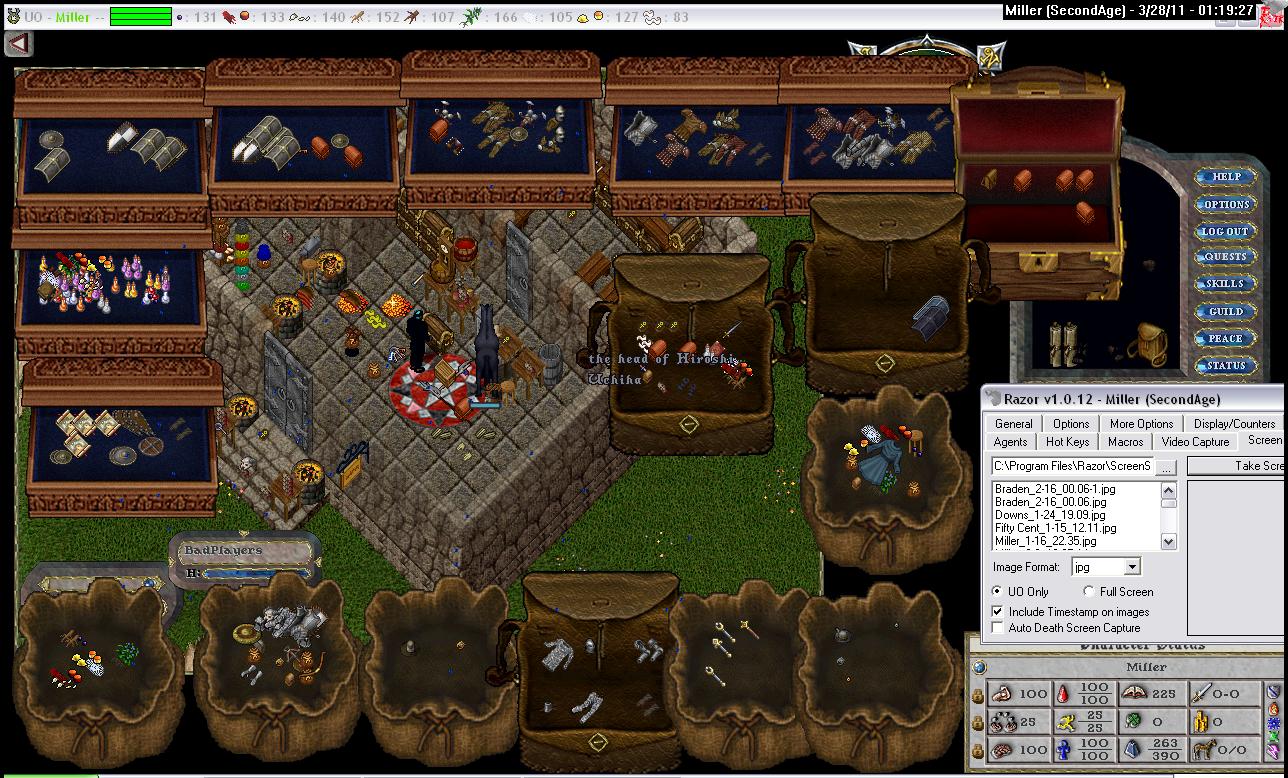
Task: Click the LOG OUT button
Action: [x=1225, y=231]
